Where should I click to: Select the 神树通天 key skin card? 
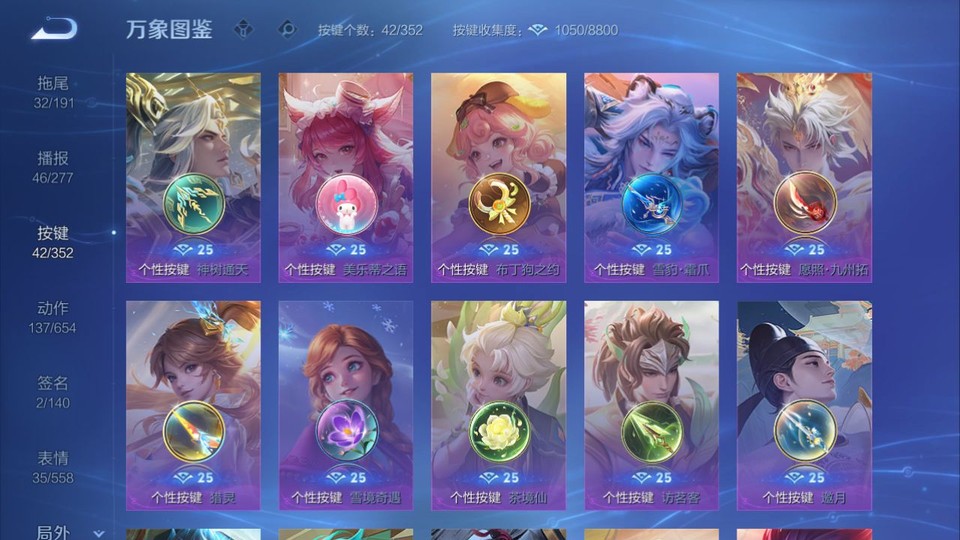tap(193, 177)
